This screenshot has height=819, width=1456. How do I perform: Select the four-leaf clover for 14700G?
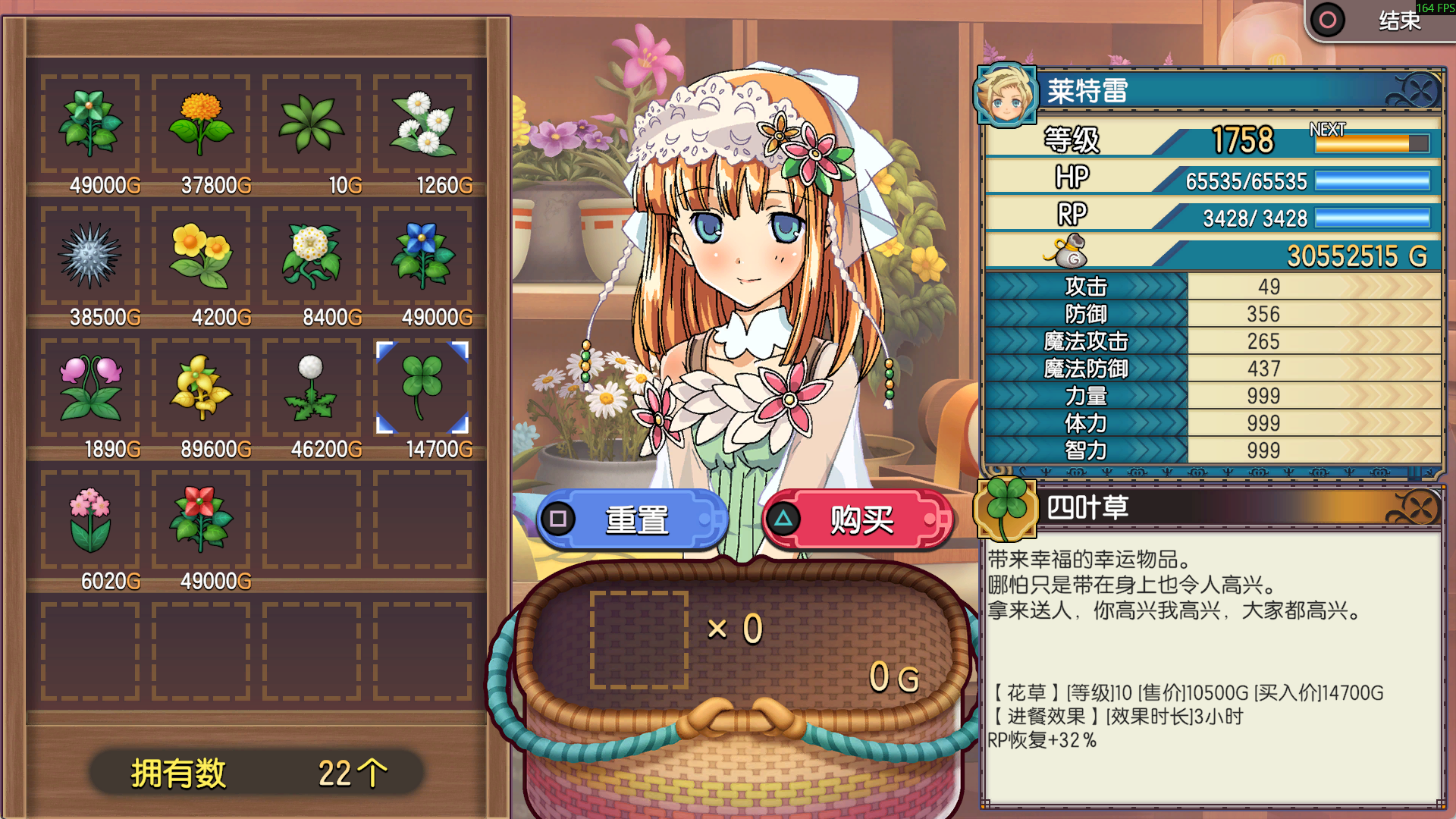click(422, 388)
